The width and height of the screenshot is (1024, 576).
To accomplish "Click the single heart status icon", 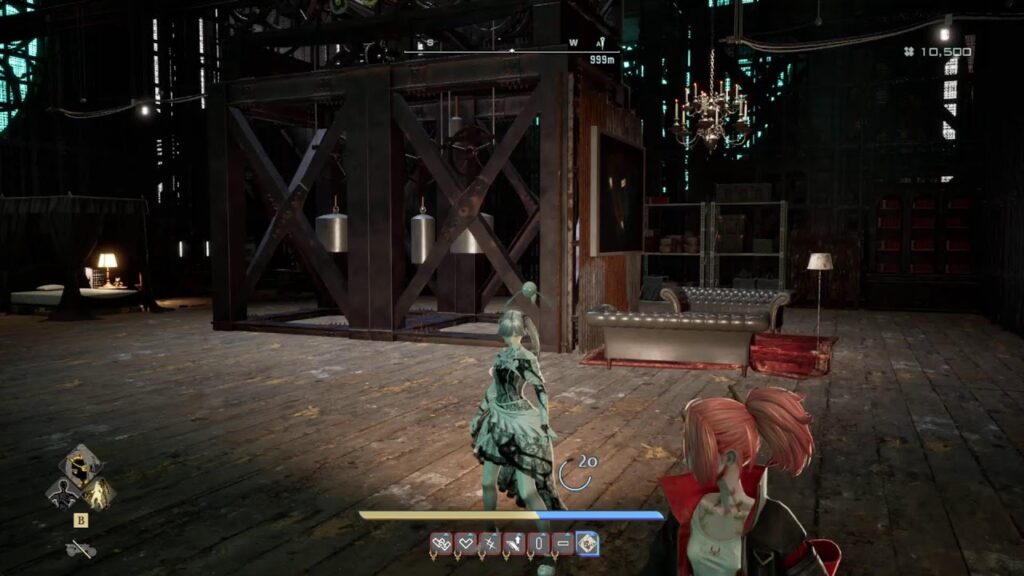I will tap(465, 543).
